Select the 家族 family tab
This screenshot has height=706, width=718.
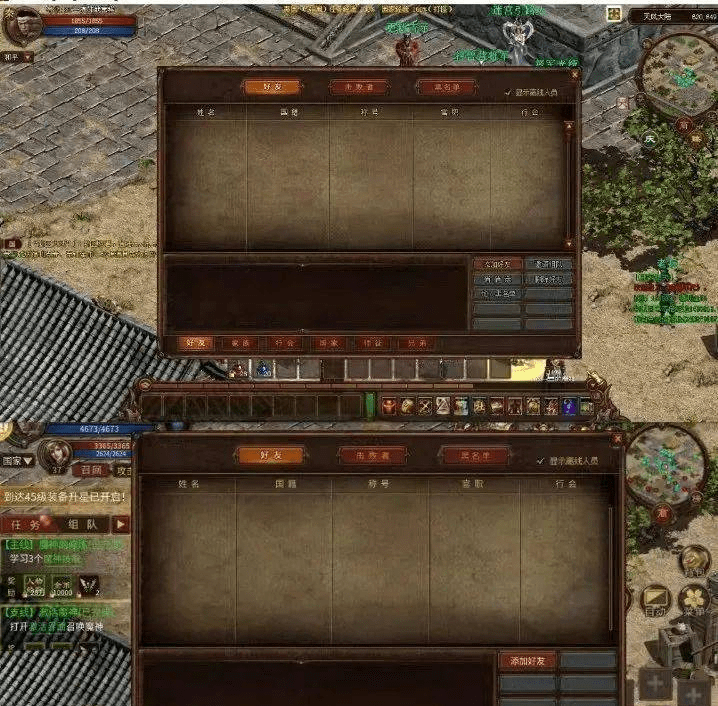tap(238, 343)
